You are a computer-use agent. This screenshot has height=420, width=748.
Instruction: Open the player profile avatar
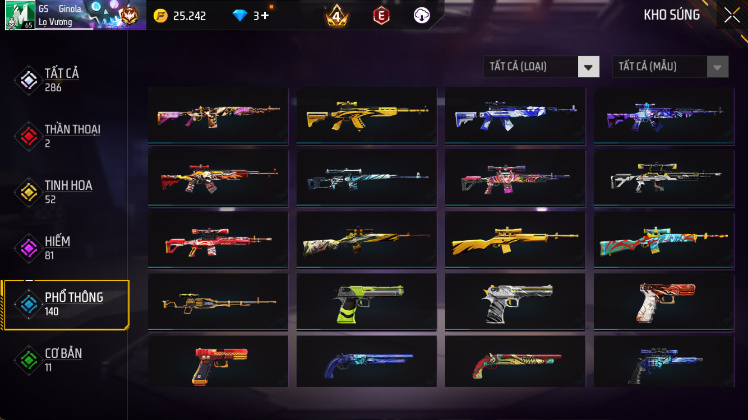click(20, 15)
